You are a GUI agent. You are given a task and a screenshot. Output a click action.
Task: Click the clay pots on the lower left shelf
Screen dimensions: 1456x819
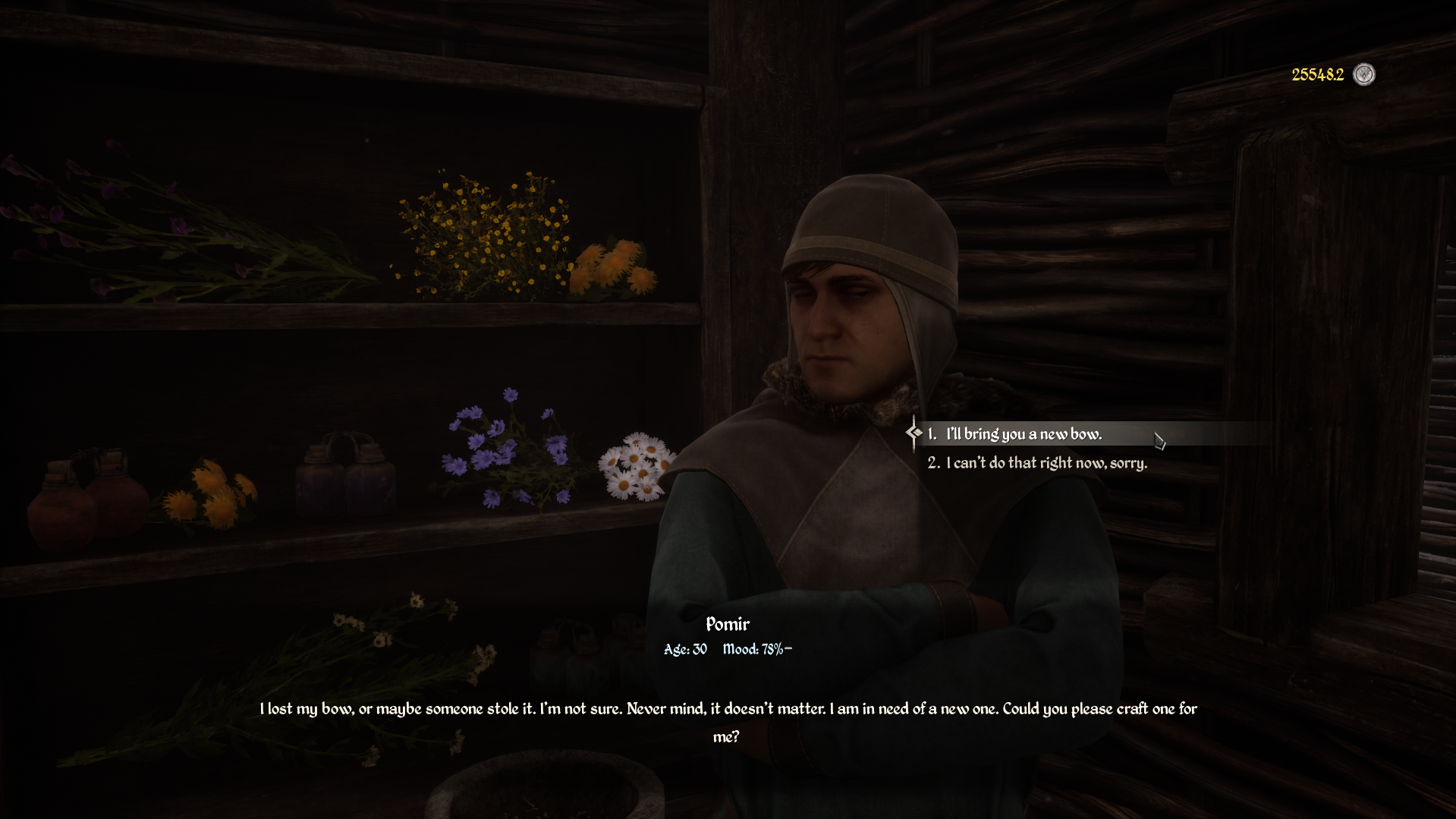[x=83, y=501]
